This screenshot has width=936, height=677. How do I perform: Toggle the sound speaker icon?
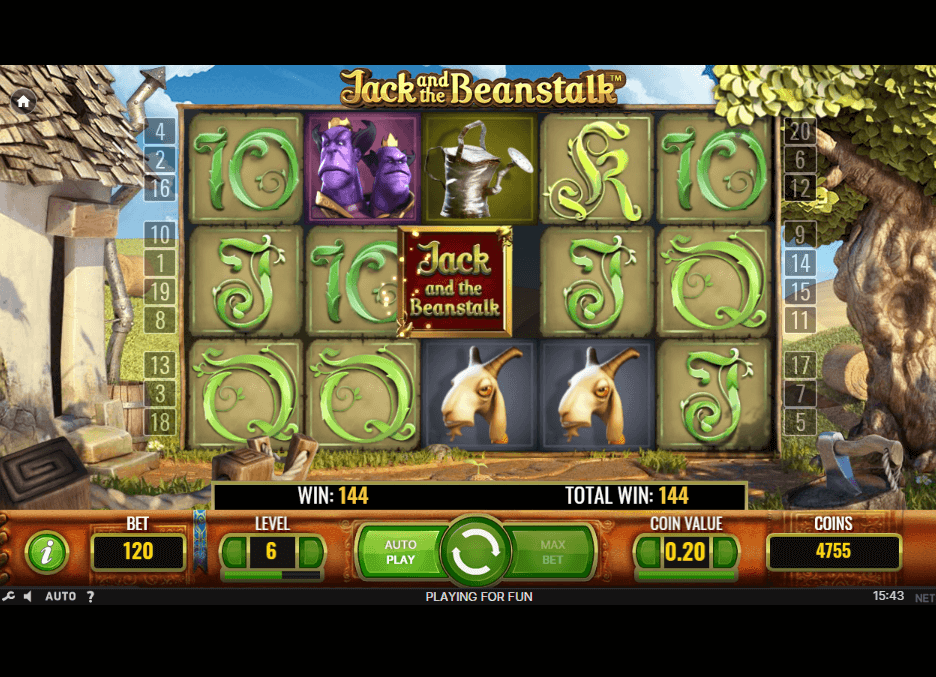coord(28,597)
